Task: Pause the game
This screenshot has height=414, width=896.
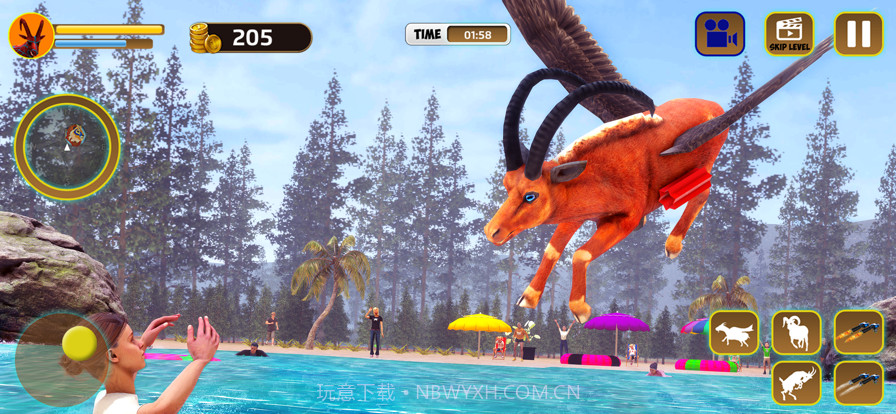Action: pos(858,34)
